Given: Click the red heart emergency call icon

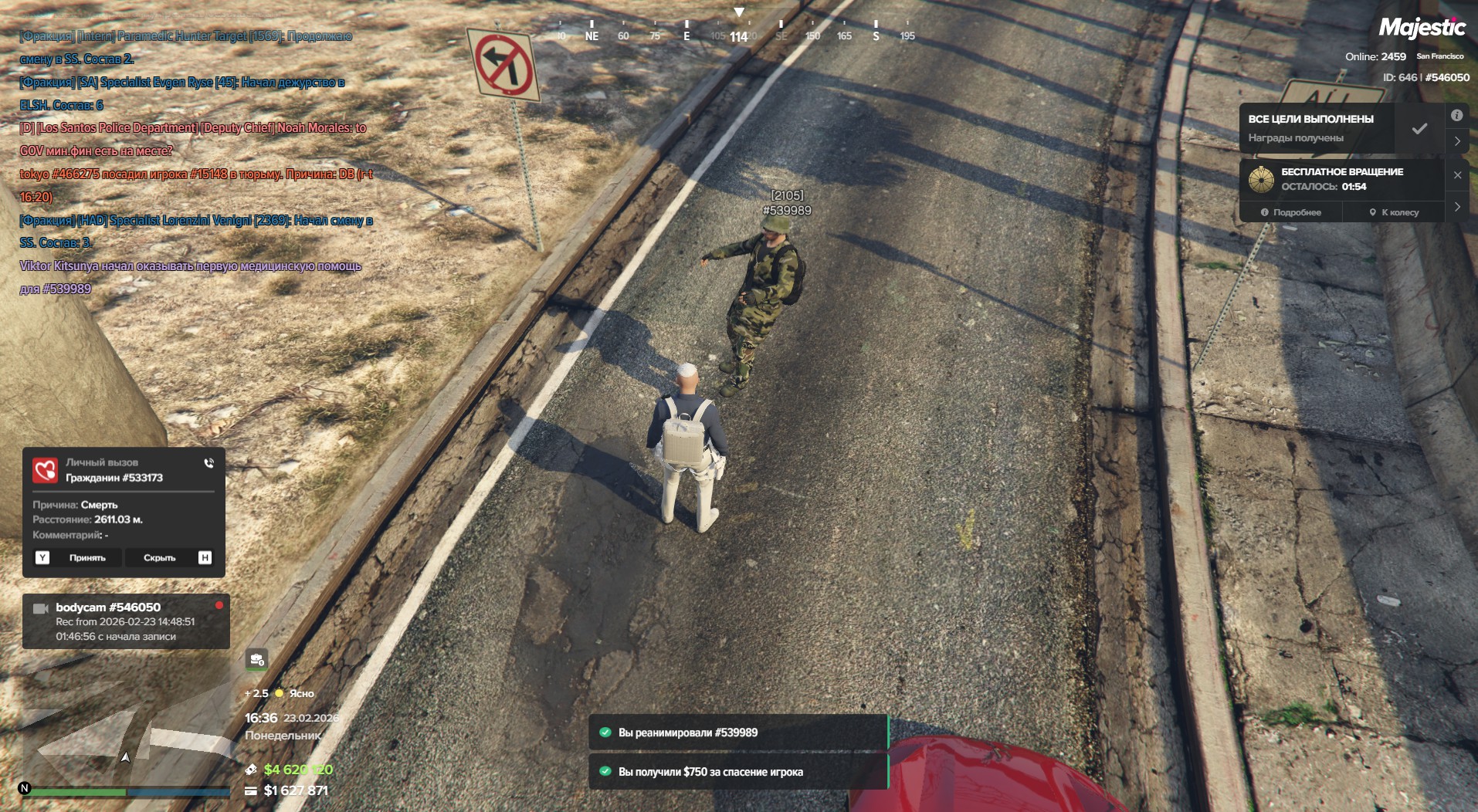Looking at the screenshot, I should pos(46,469).
